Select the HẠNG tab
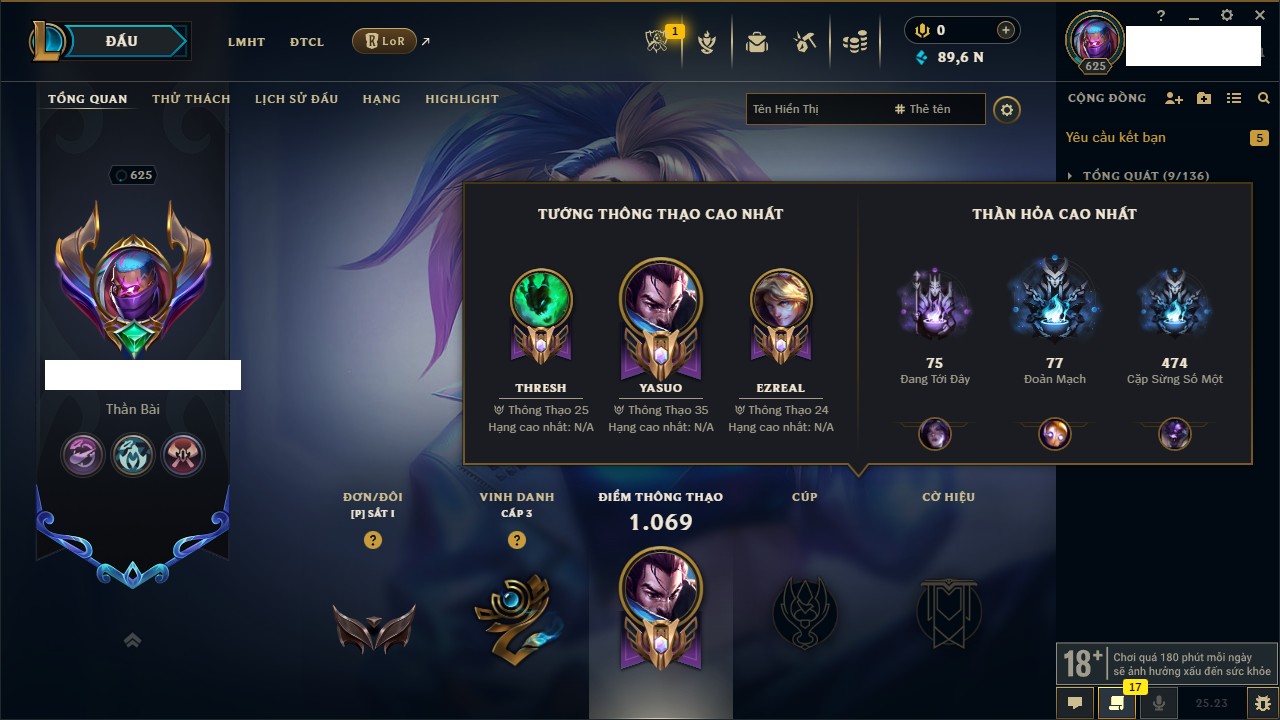Screen dimensions: 1280x720 coord(381,99)
